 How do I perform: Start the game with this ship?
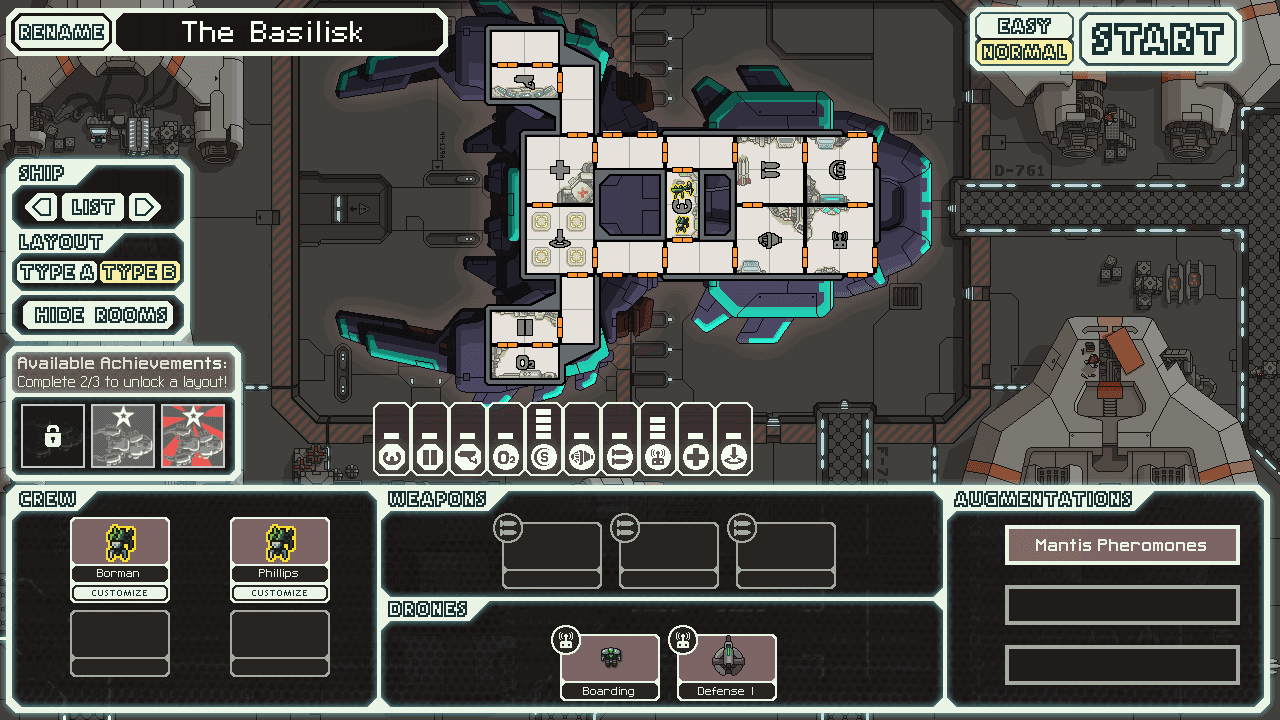[x=1158, y=40]
